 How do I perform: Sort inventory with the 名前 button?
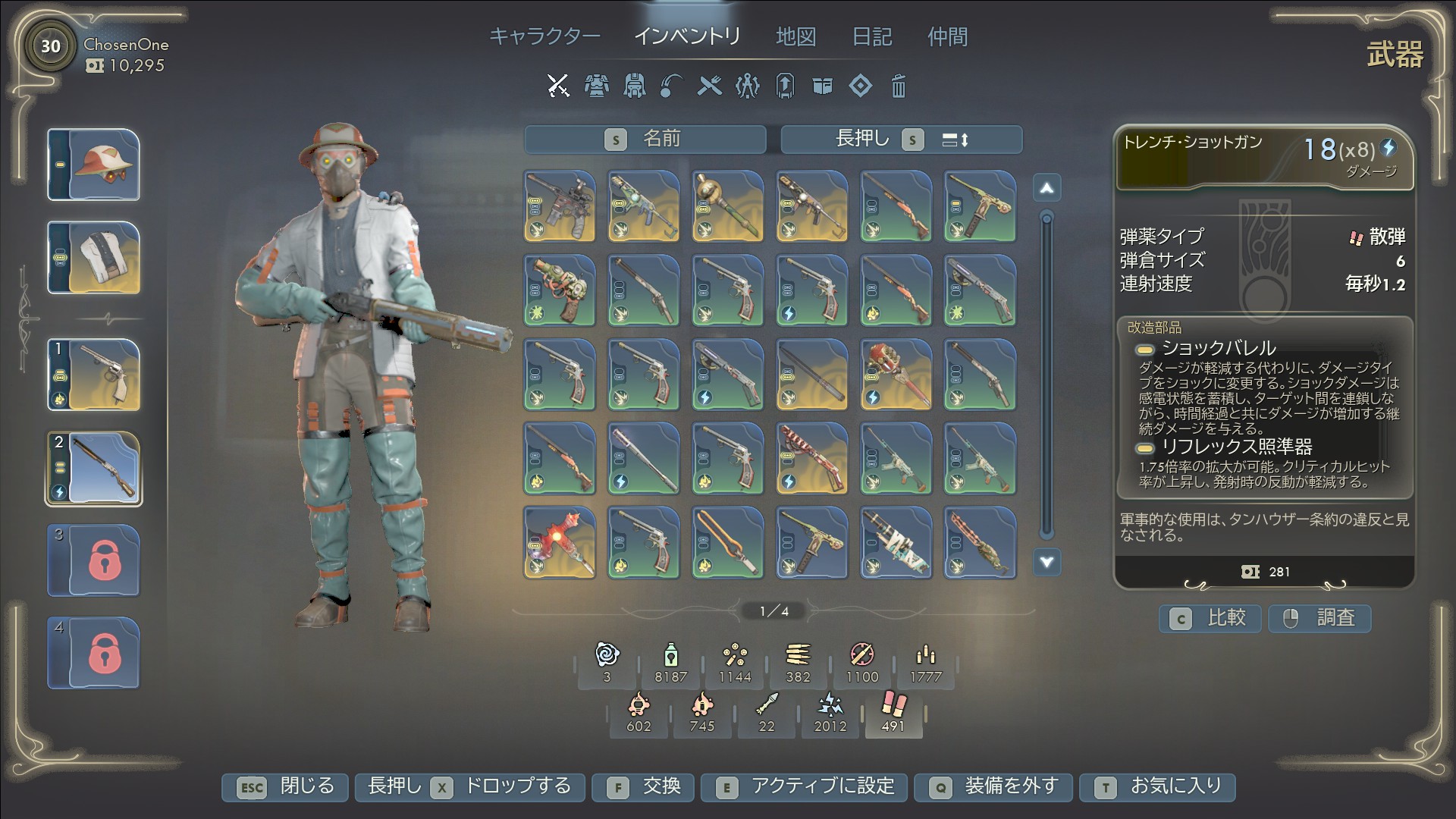645,140
